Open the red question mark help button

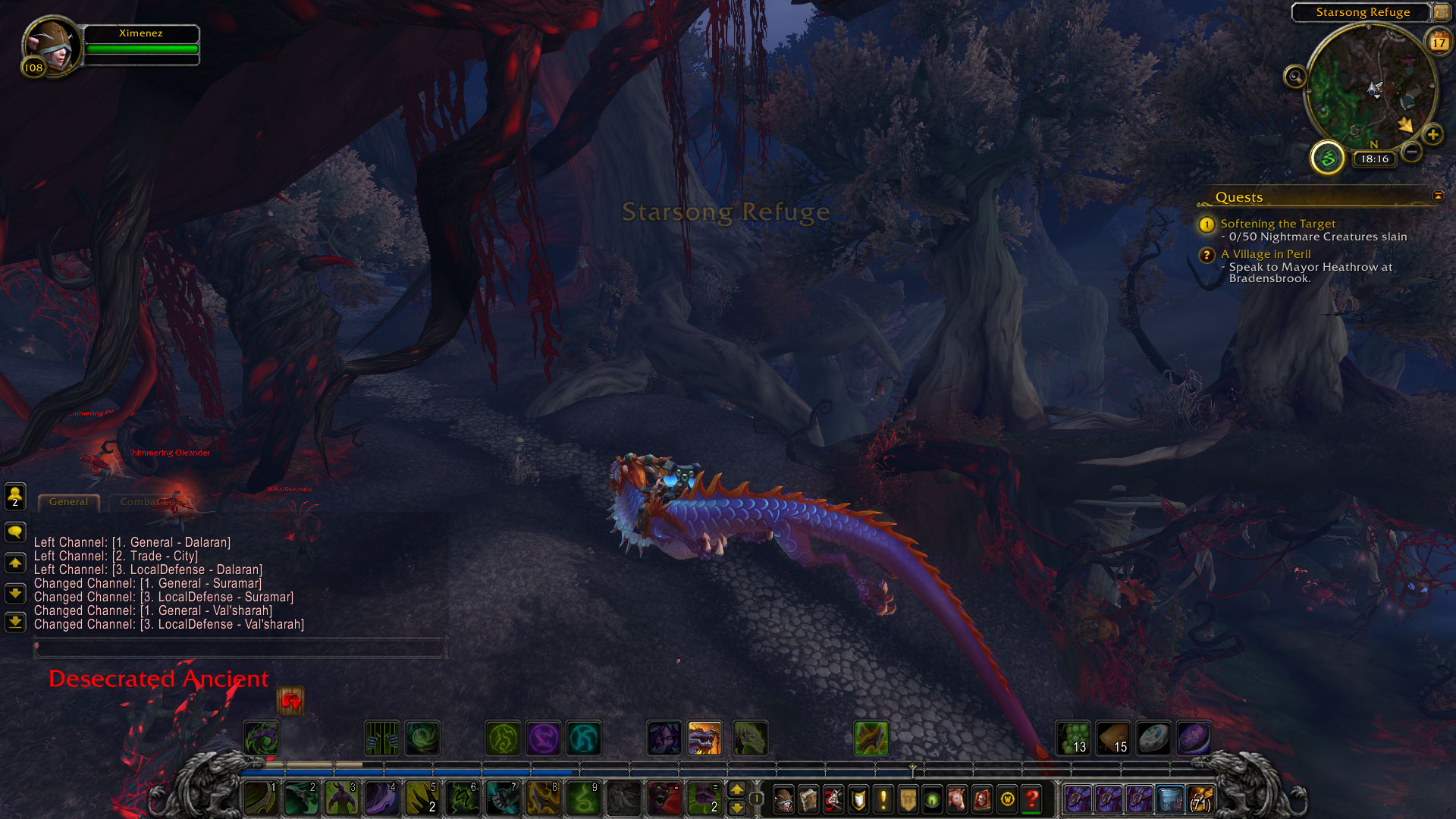tap(1031, 799)
